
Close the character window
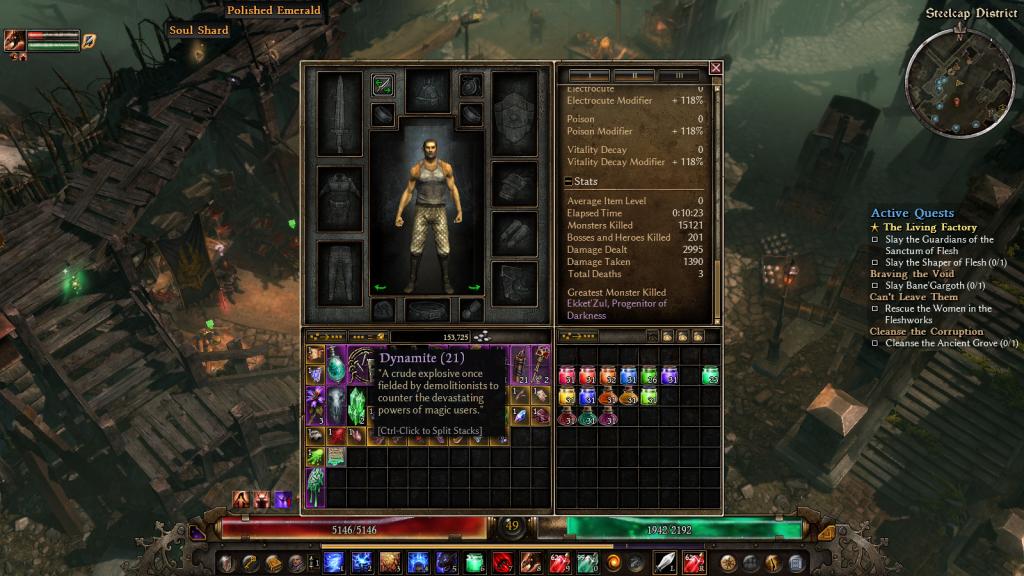(715, 68)
